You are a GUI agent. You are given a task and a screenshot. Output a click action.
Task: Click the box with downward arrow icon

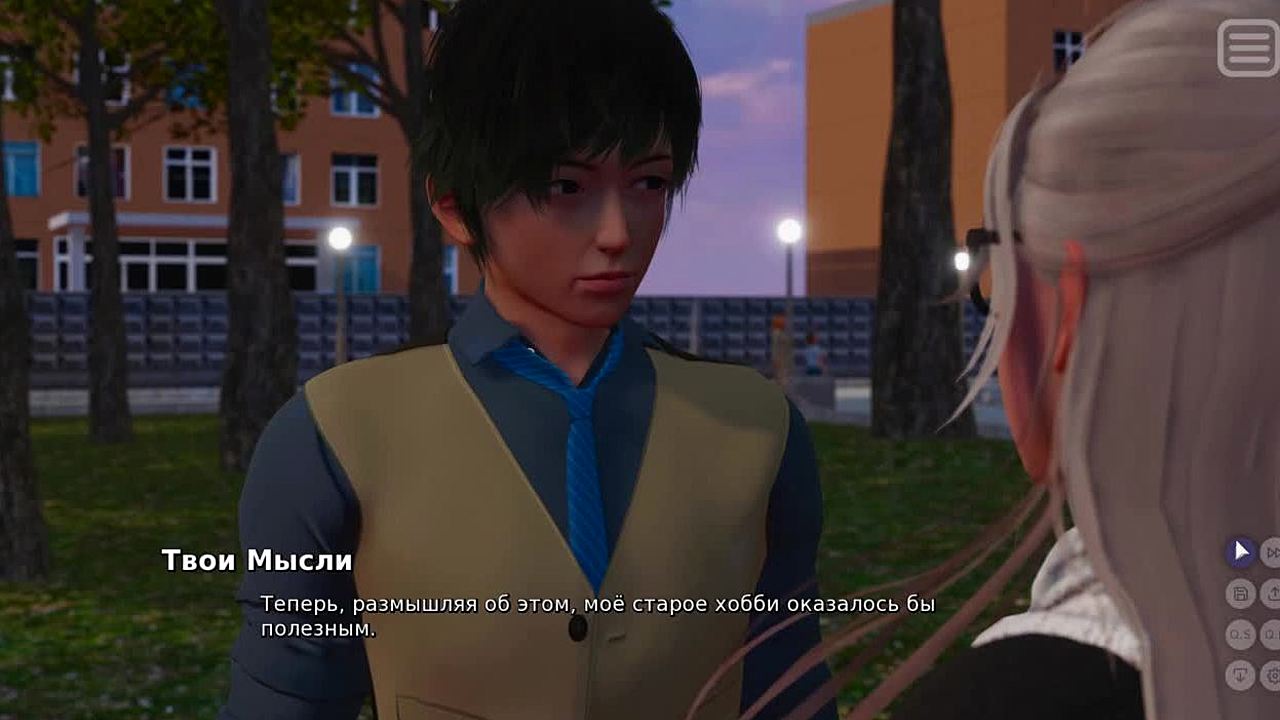tap(1241, 675)
